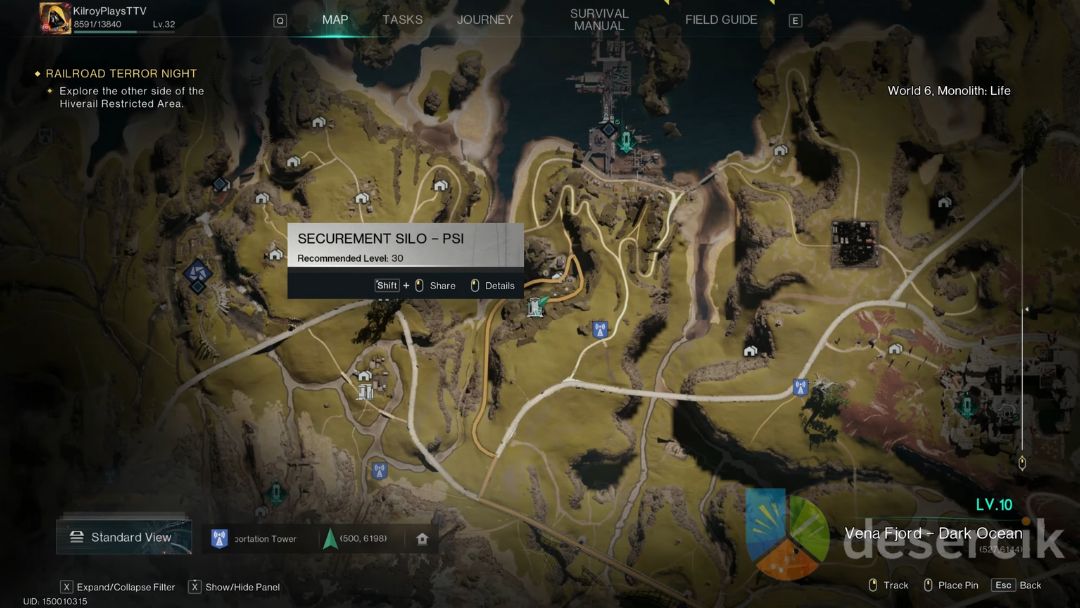Click the green player location arrow

point(329,539)
